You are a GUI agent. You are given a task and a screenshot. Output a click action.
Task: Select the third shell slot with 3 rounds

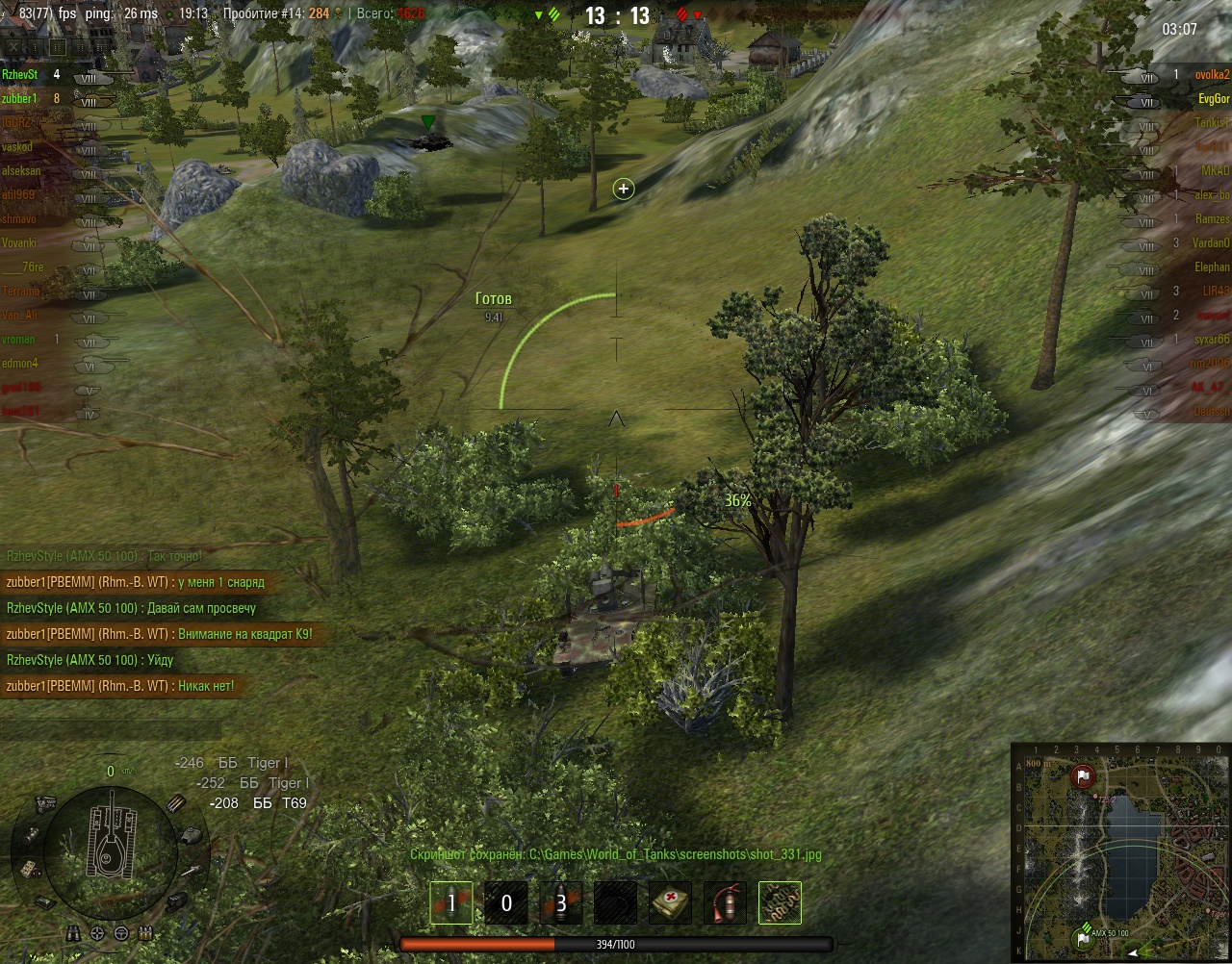point(560,903)
